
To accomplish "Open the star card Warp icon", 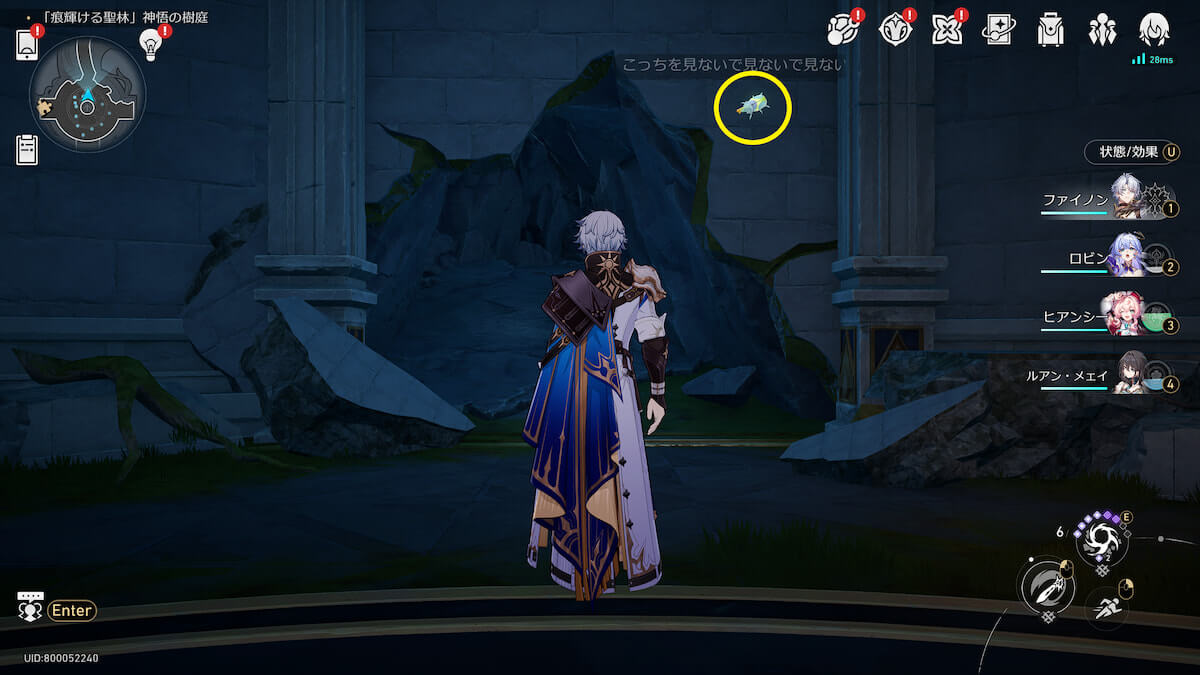I will pos(999,30).
